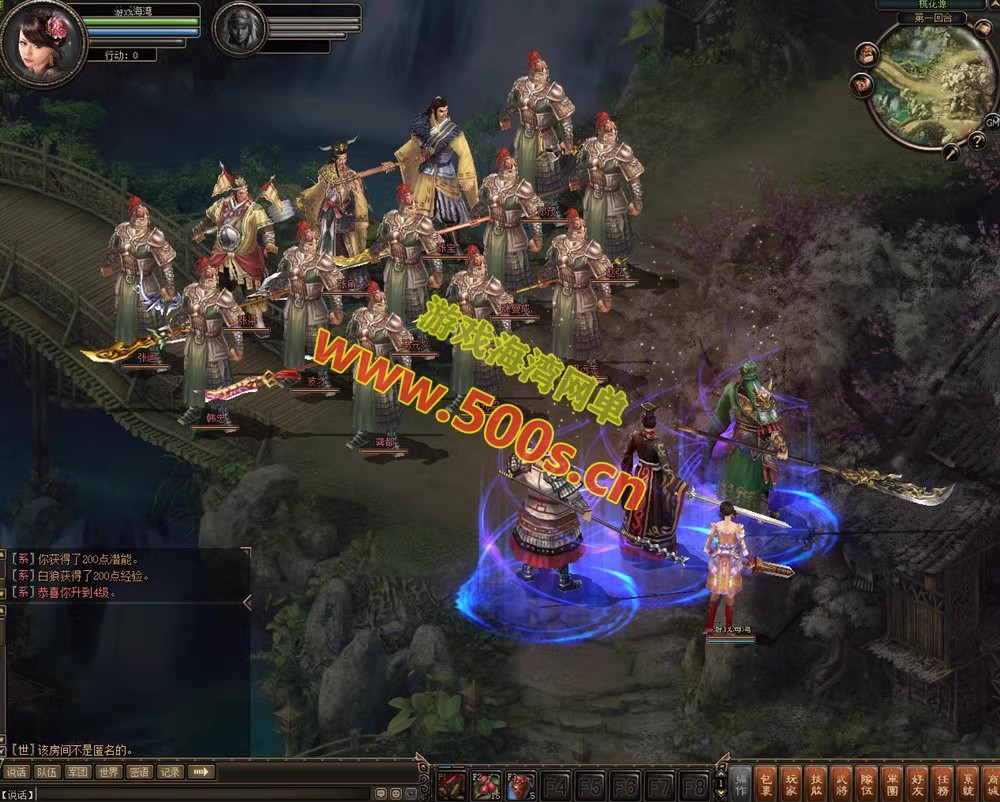Open the question mark help button
This screenshot has height=802, width=1000.
click(950, 153)
